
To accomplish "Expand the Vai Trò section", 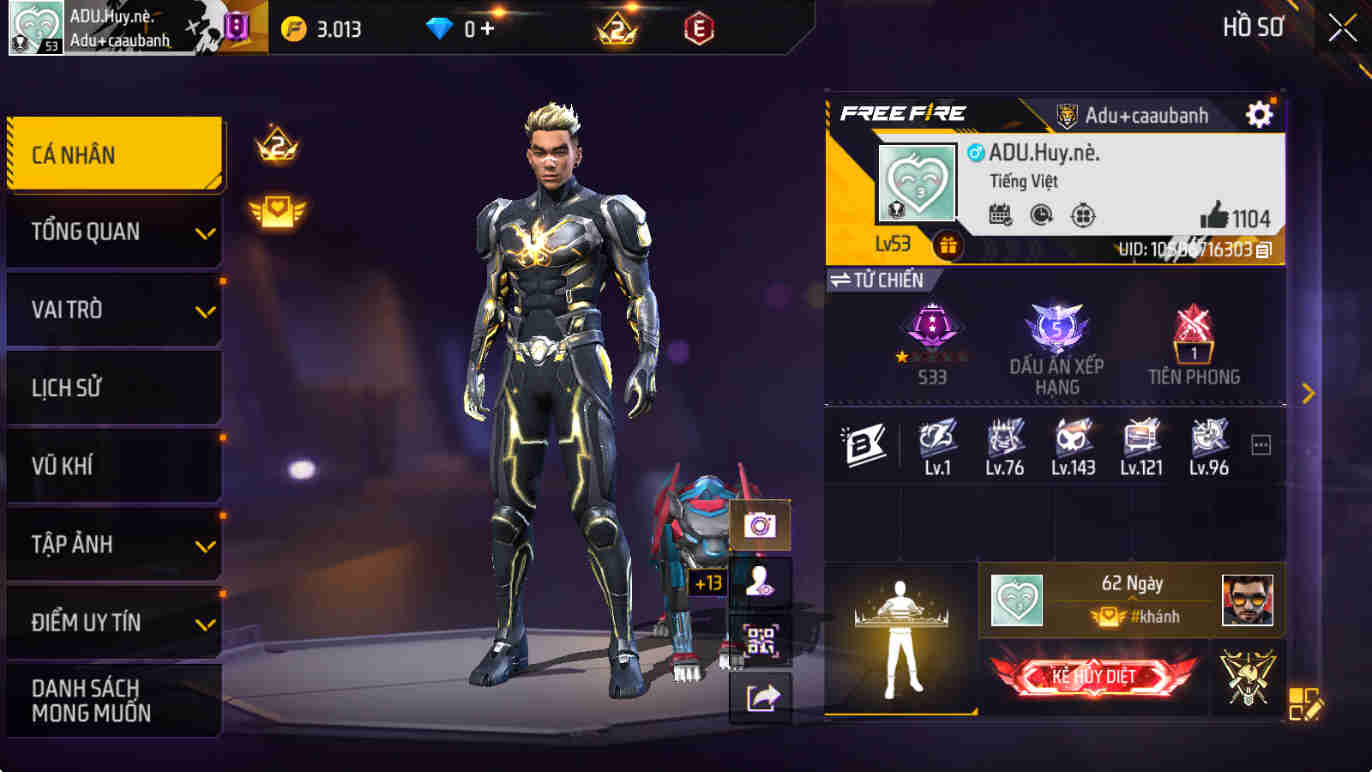I will pos(113,310).
